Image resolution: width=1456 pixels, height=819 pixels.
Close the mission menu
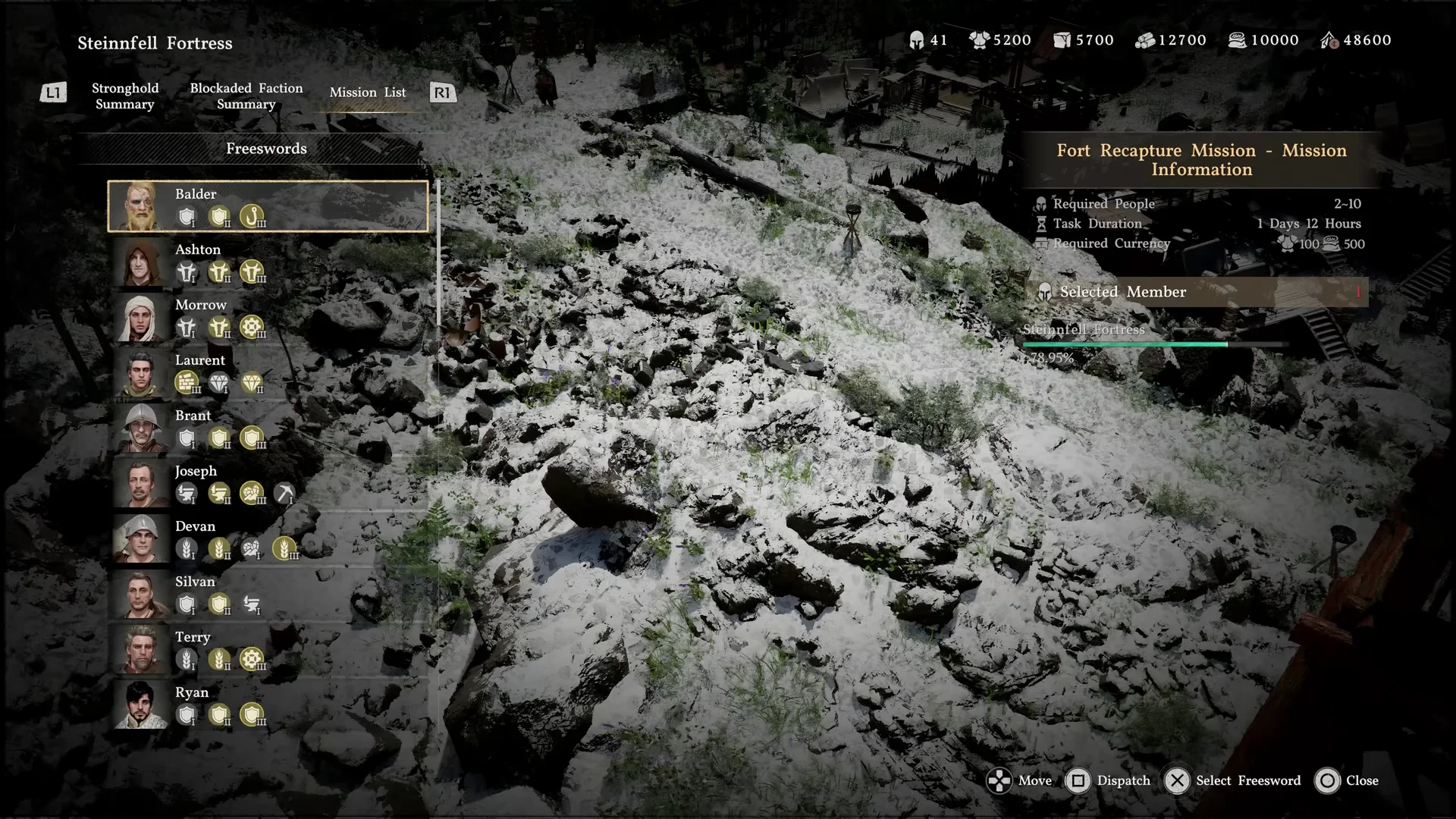pyautogui.click(x=1348, y=781)
